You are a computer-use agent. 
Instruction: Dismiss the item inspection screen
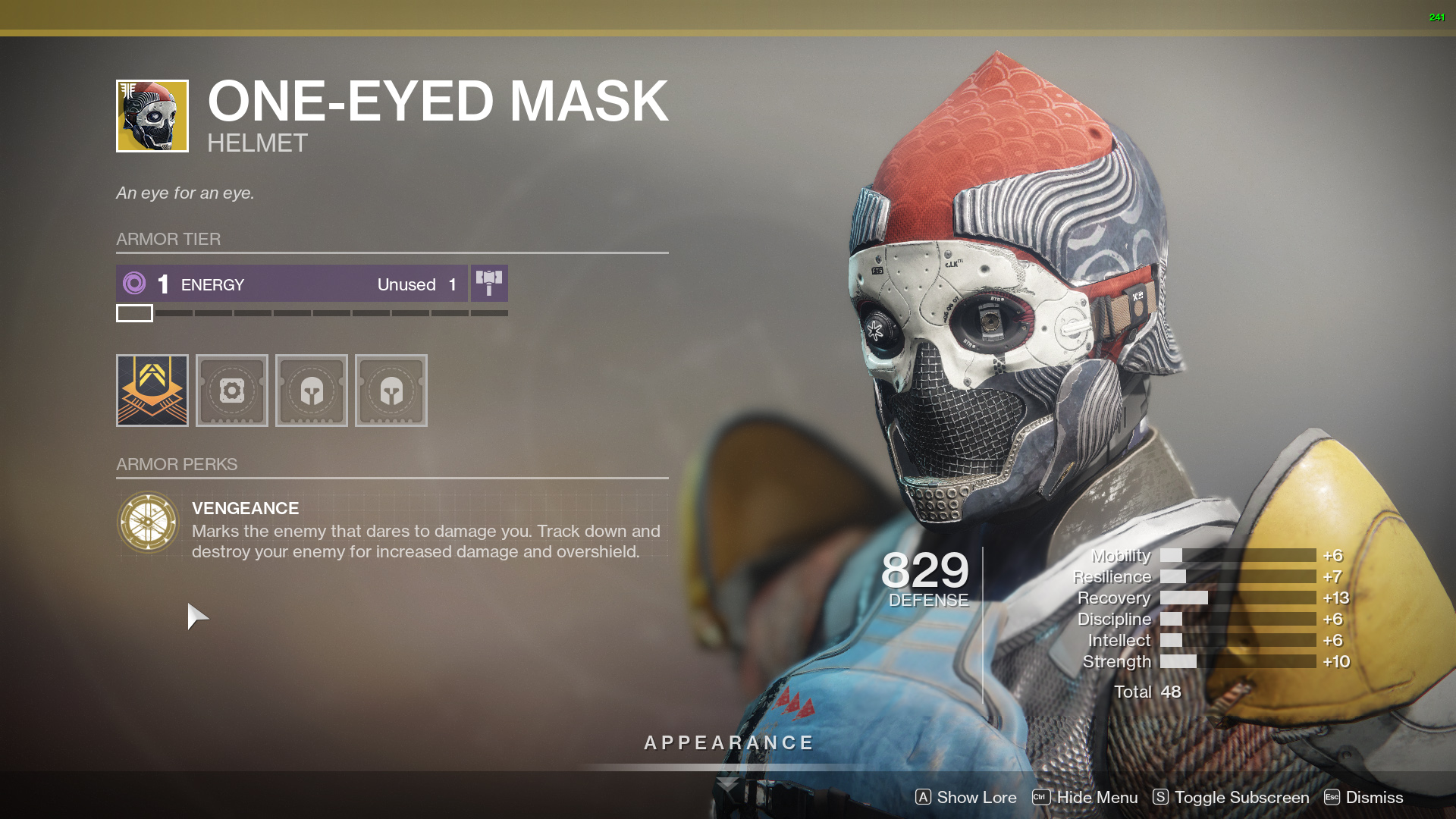point(1363,797)
